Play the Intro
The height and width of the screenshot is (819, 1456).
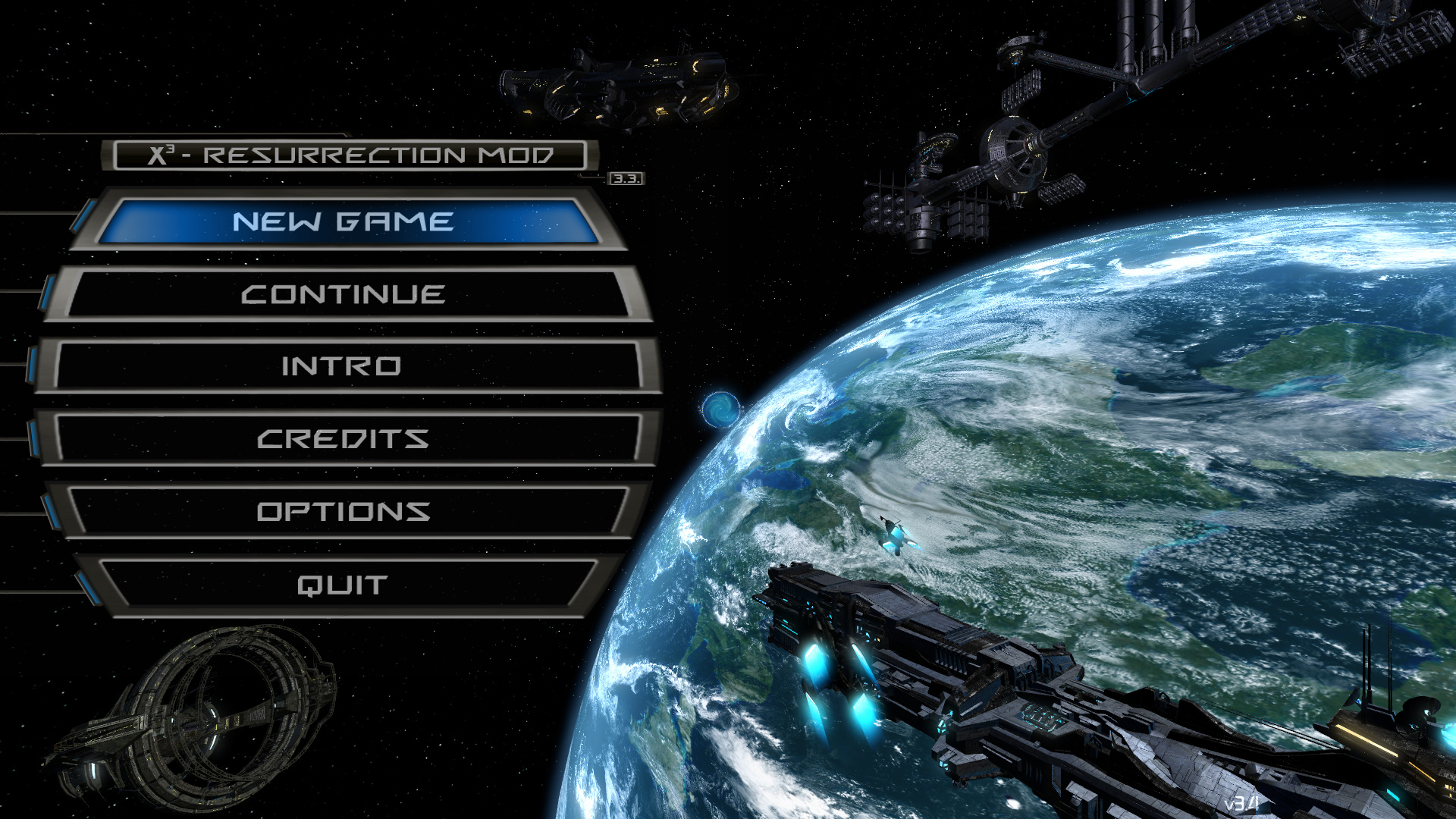pyautogui.click(x=343, y=367)
